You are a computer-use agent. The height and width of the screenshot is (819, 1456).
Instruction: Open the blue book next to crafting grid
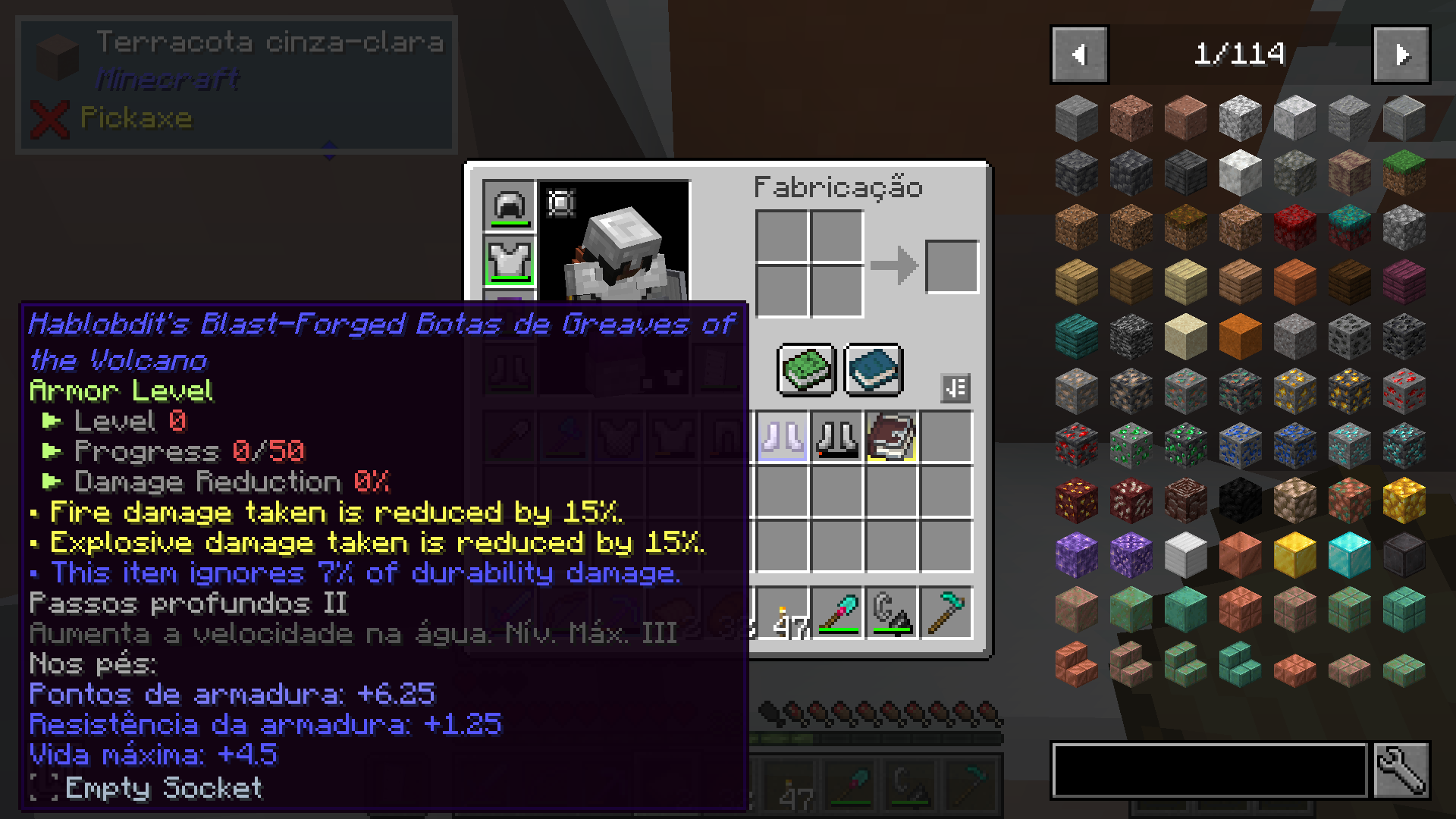872,371
